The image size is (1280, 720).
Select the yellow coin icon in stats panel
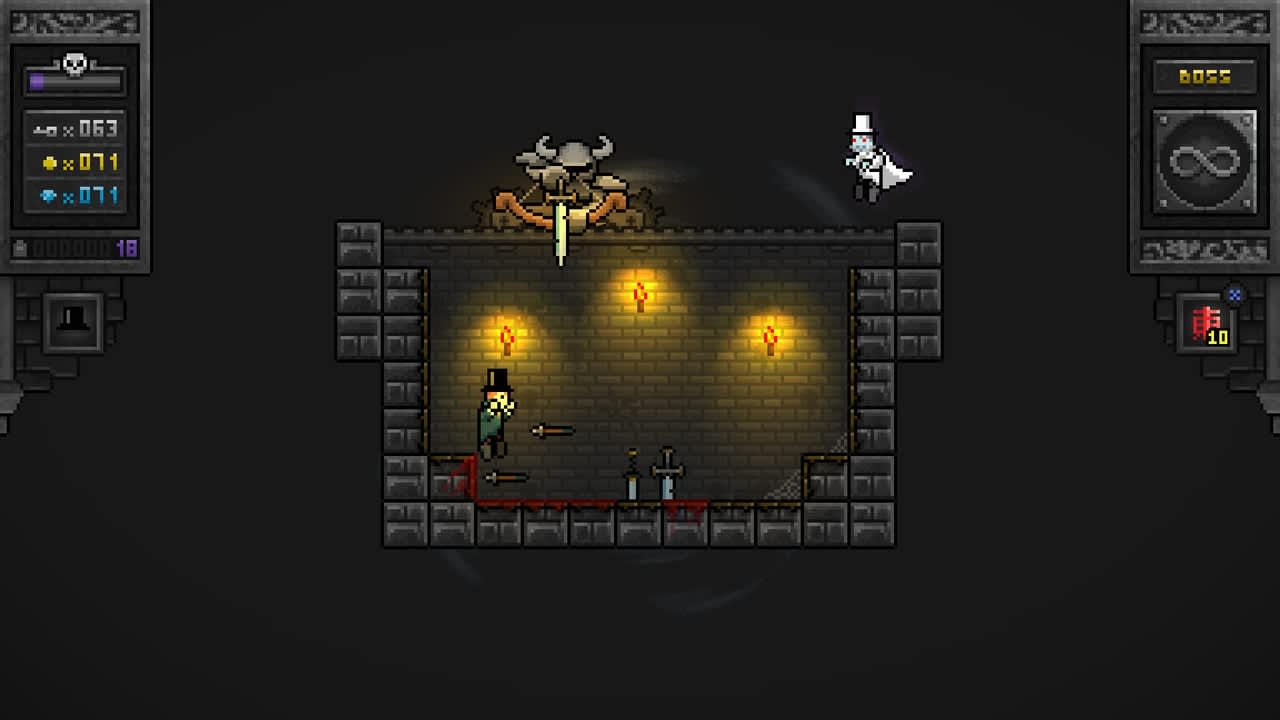coord(49,162)
